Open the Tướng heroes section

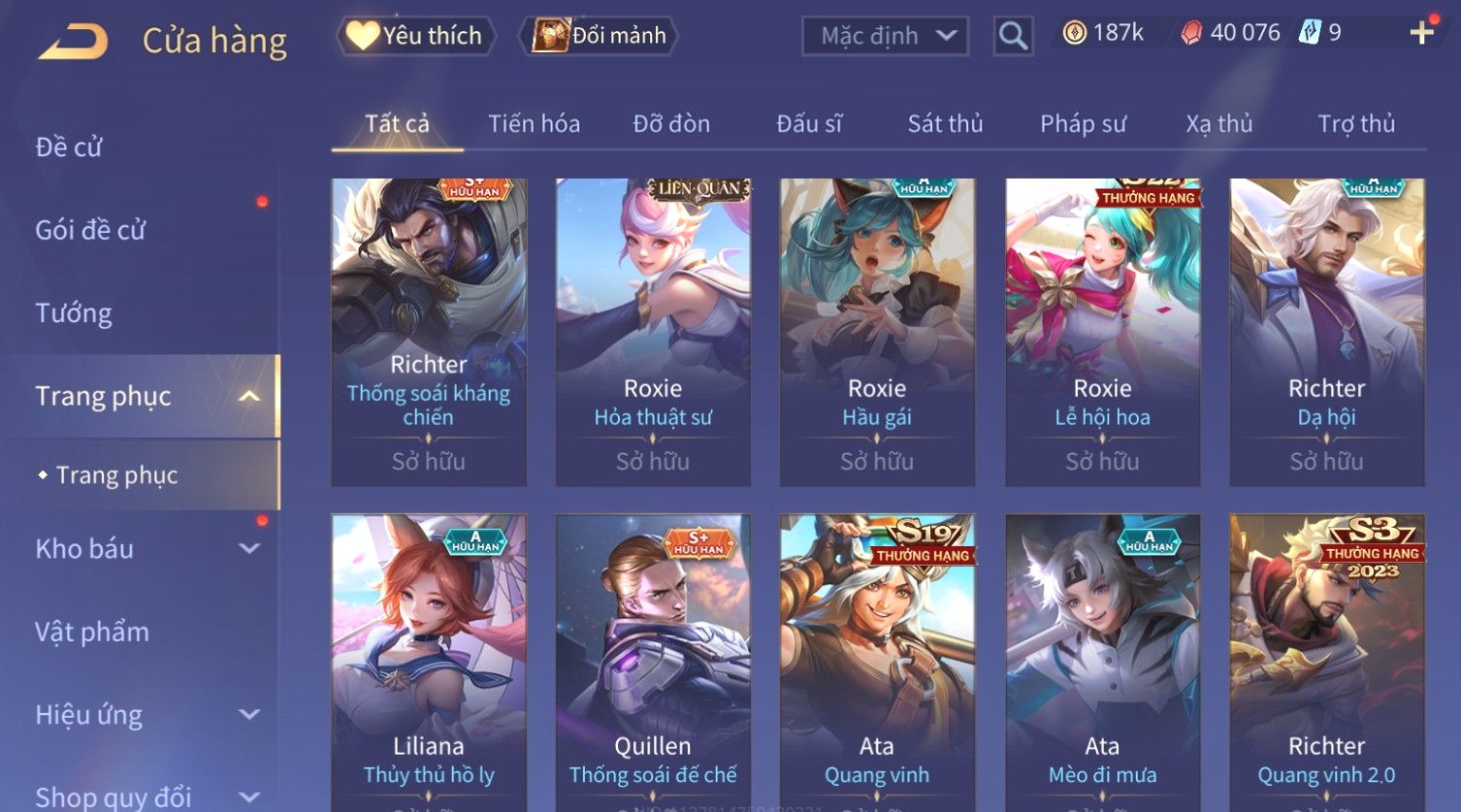pos(74,313)
